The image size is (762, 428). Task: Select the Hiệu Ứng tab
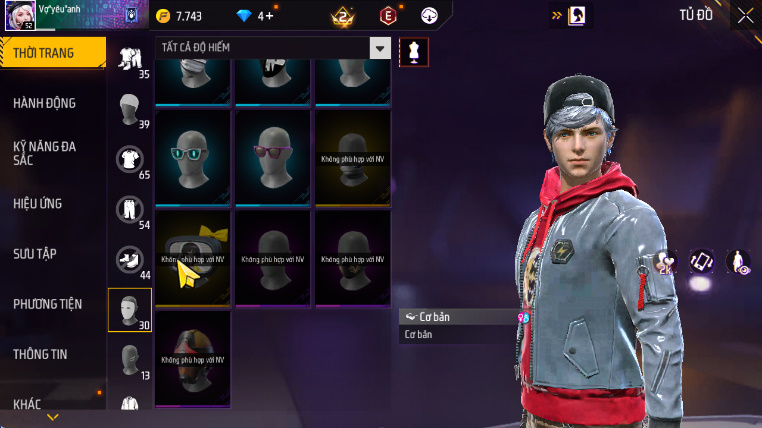coord(38,203)
